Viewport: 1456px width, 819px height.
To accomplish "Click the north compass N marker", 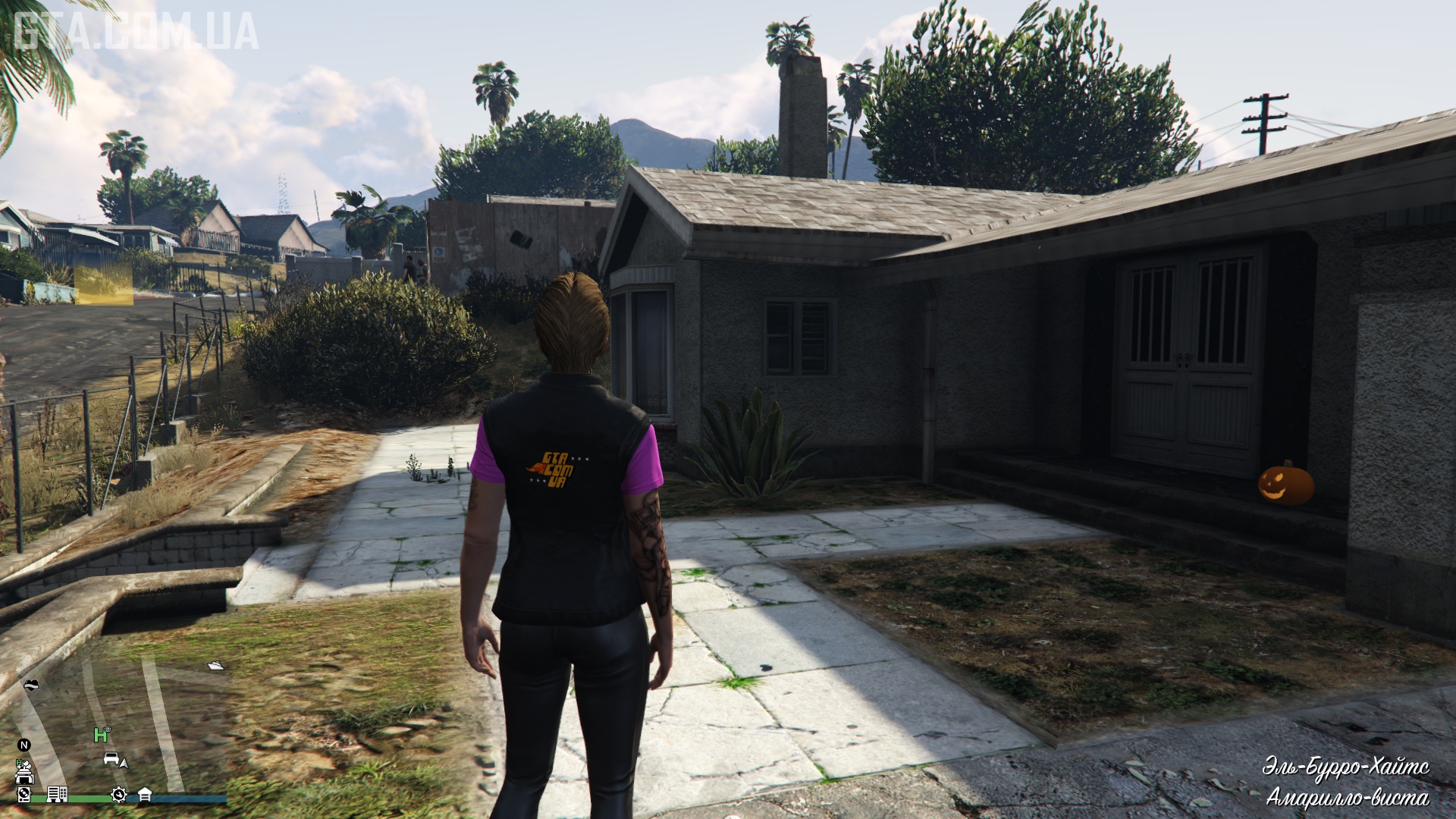I will coord(24,745).
